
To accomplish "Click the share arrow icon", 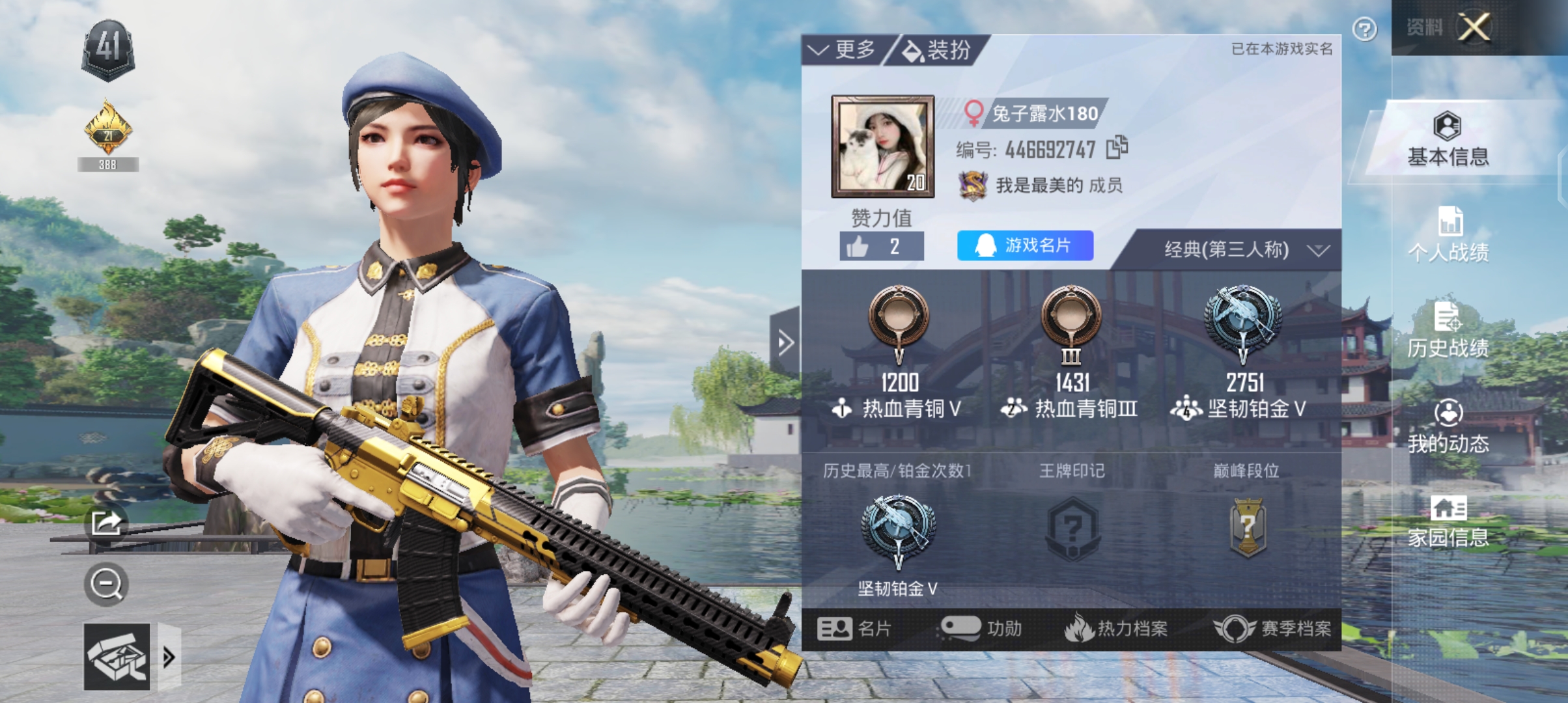I will pos(106,522).
